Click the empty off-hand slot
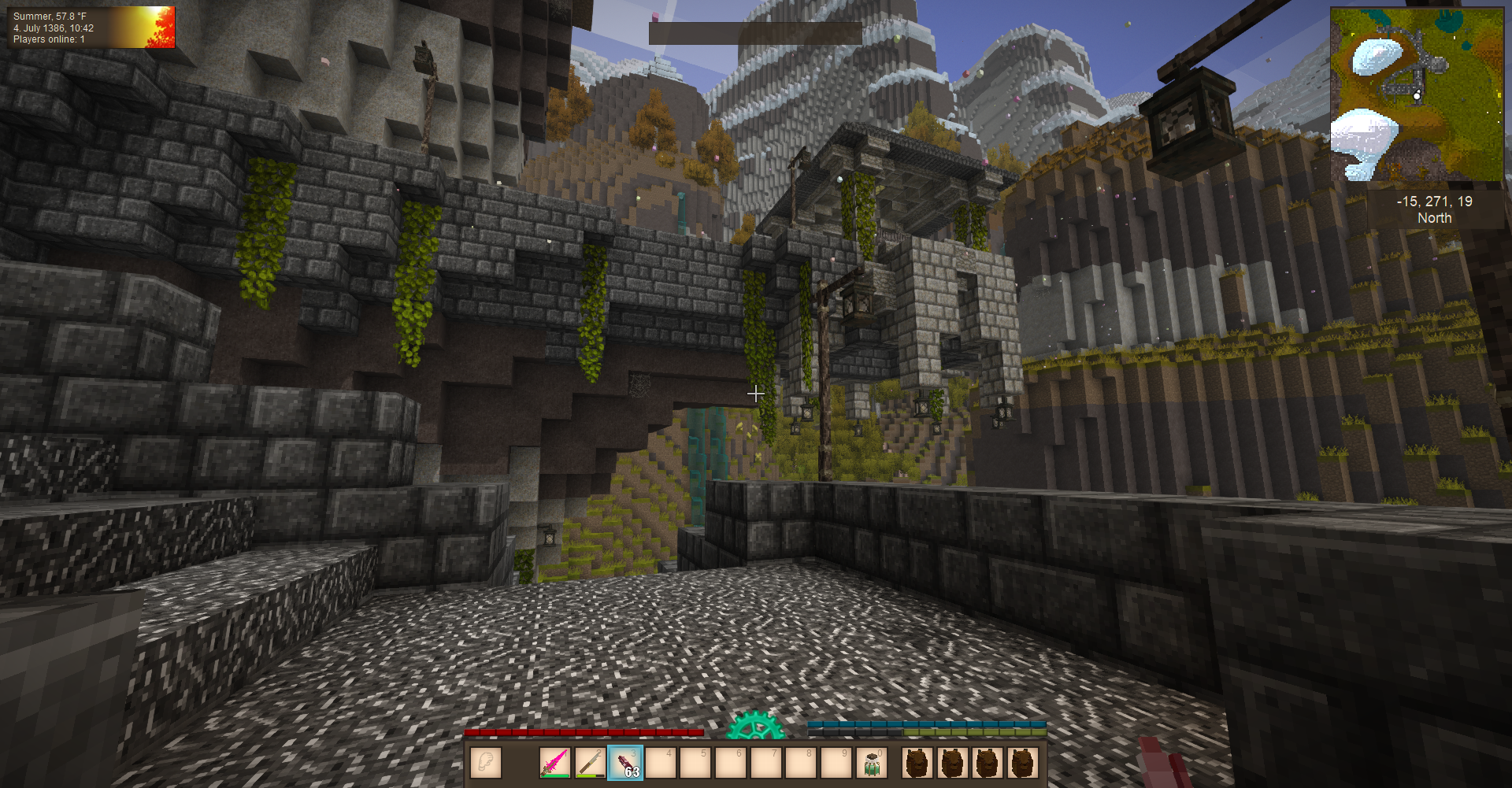Screen dimensions: 1512x788 (486, 763)
